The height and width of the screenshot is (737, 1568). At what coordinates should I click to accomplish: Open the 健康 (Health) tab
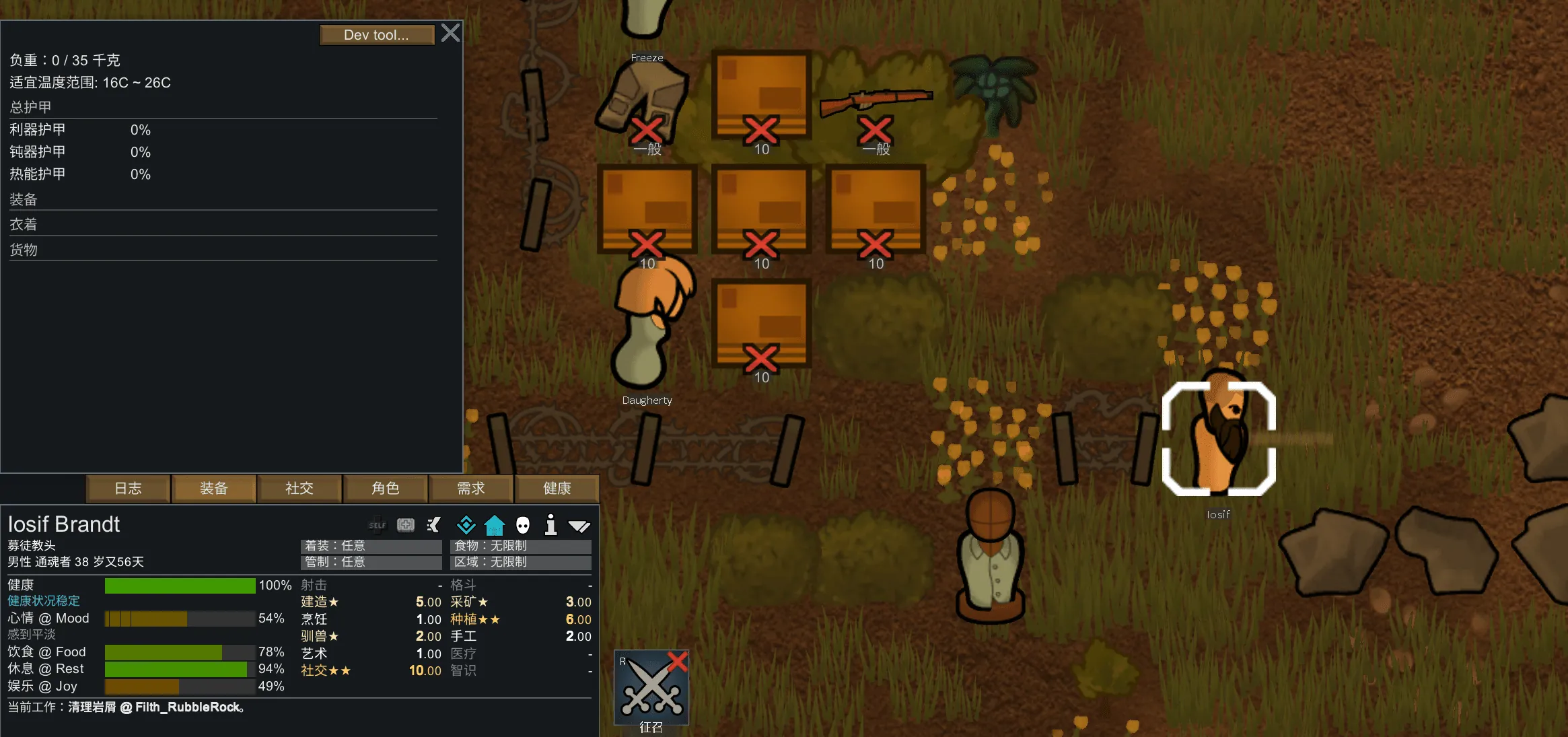557,489
